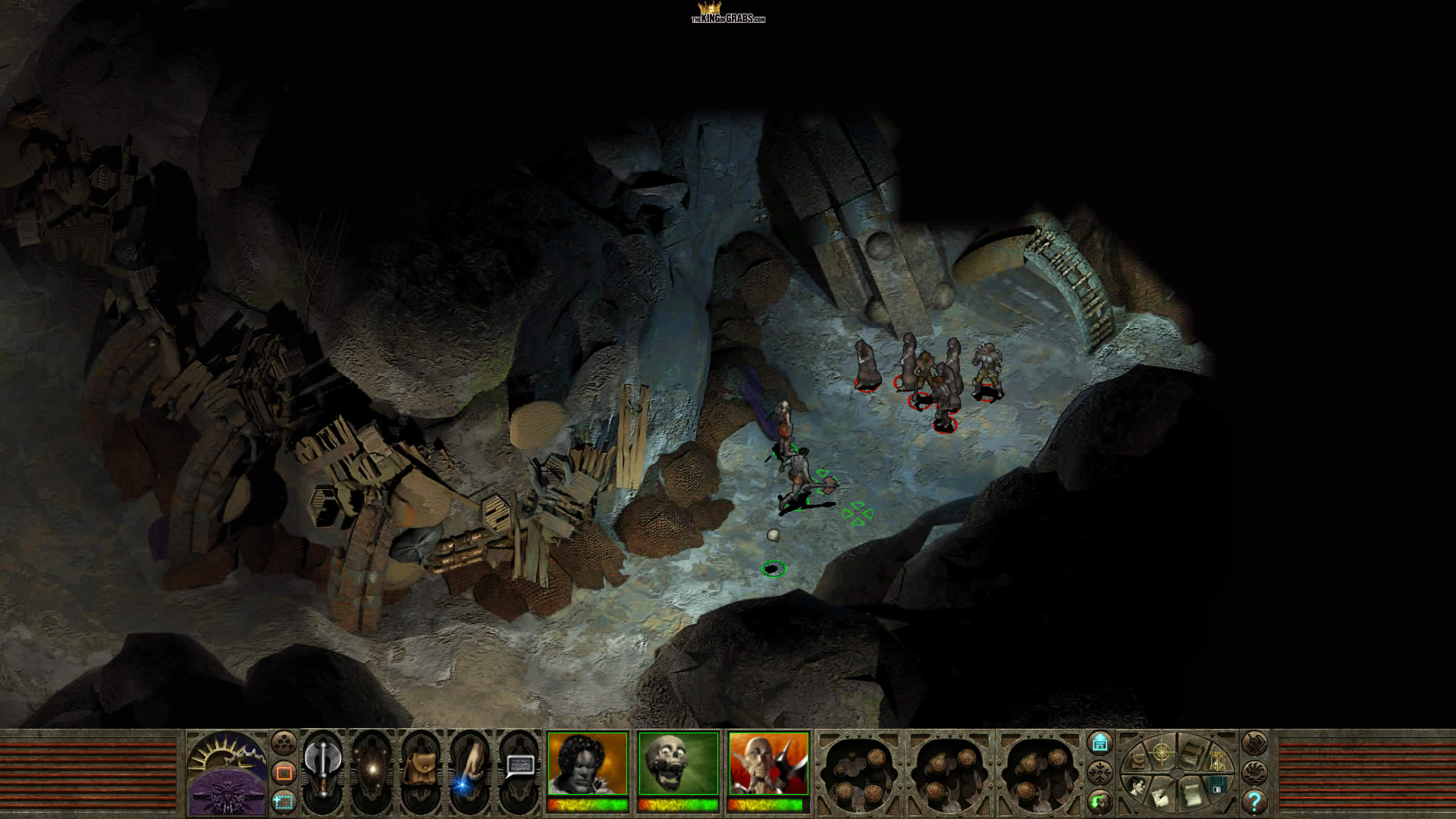
Task: Open the spellbook tome wedge
Action: point(1192,752)
